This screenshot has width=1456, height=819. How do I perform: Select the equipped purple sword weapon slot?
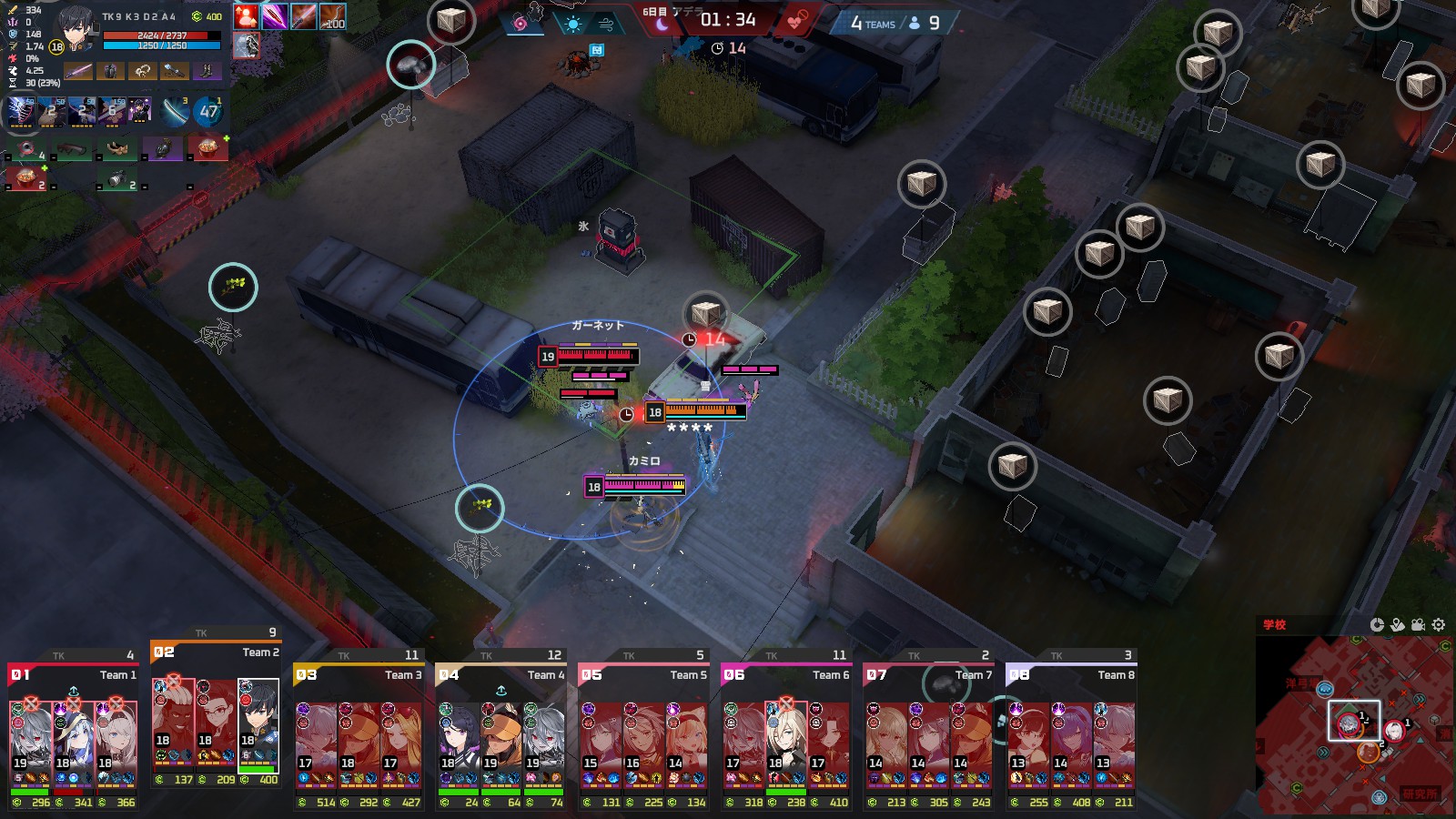click(x=78, y=71)
